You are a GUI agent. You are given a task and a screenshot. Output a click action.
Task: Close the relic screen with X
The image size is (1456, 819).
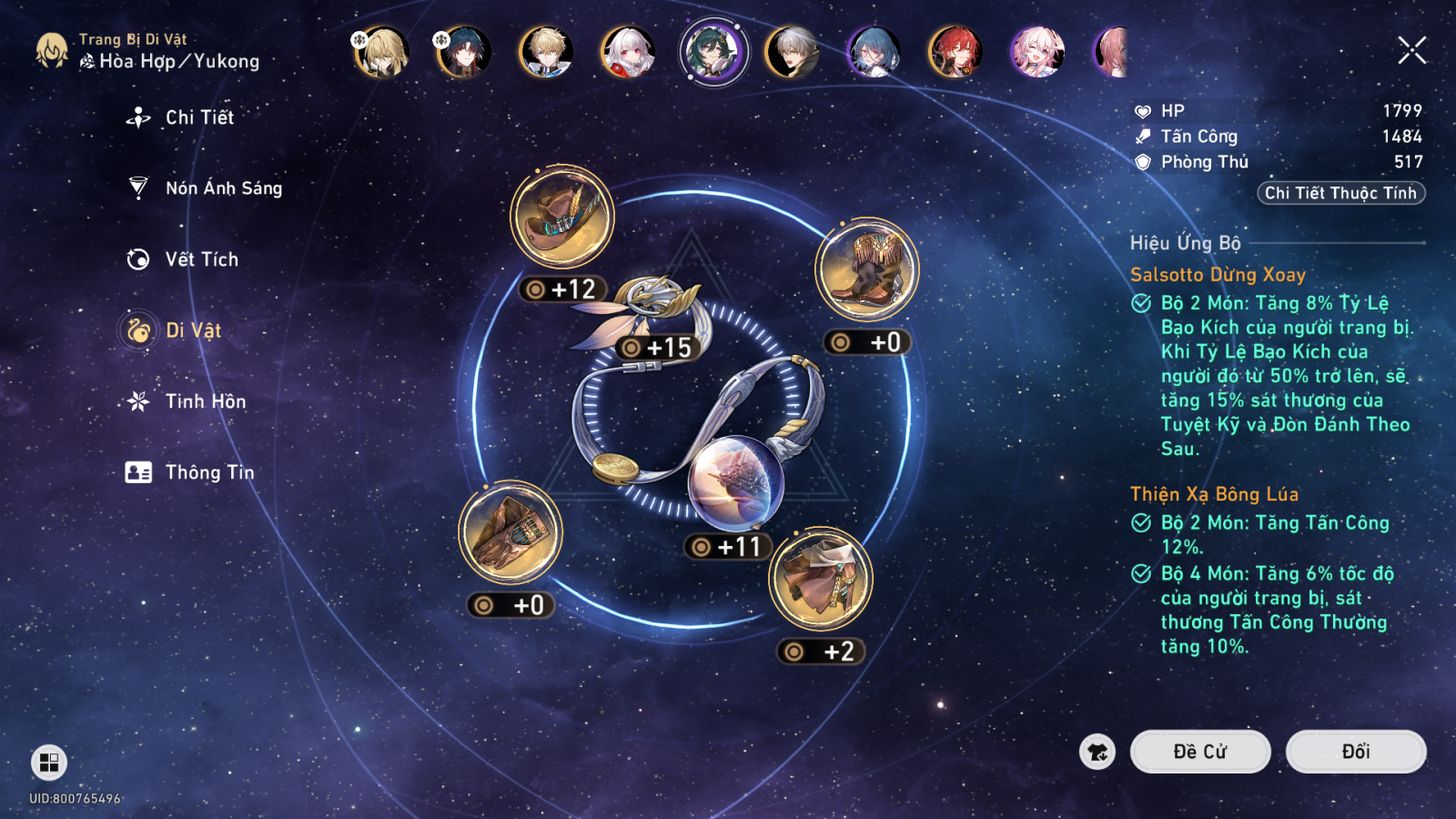[1411, 50]
